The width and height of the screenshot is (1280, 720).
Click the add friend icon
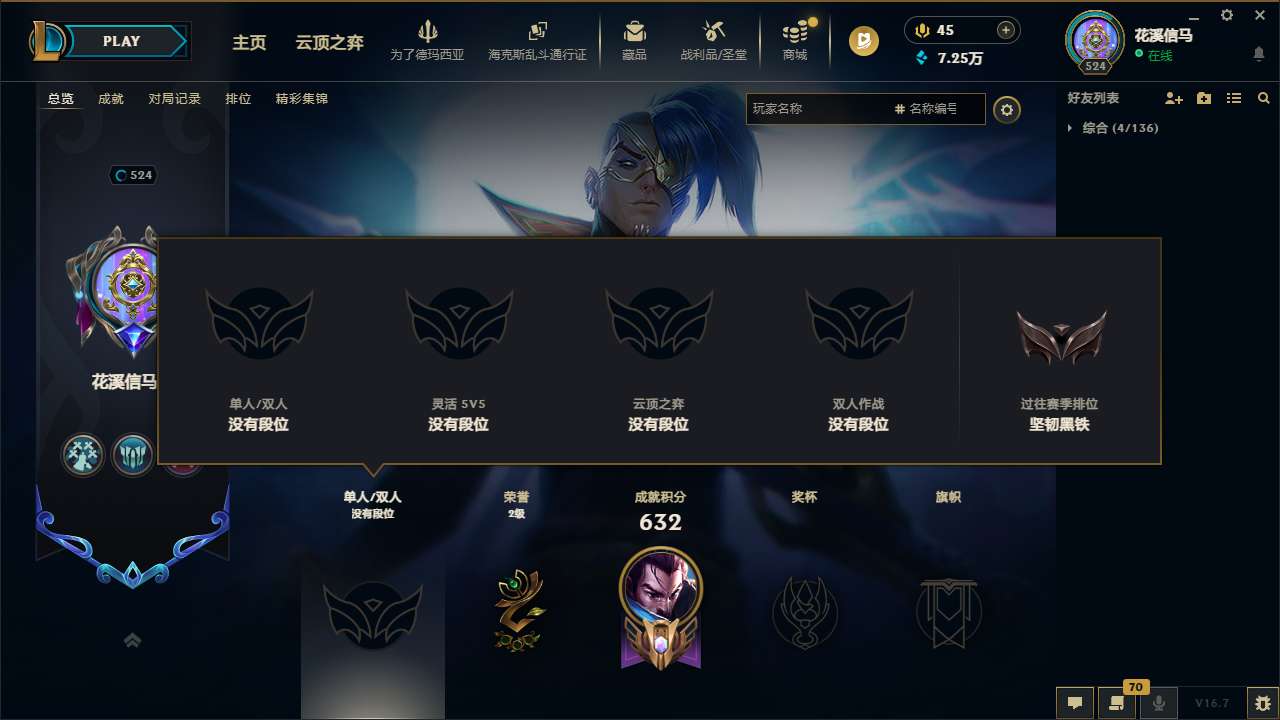point(1171,98)
